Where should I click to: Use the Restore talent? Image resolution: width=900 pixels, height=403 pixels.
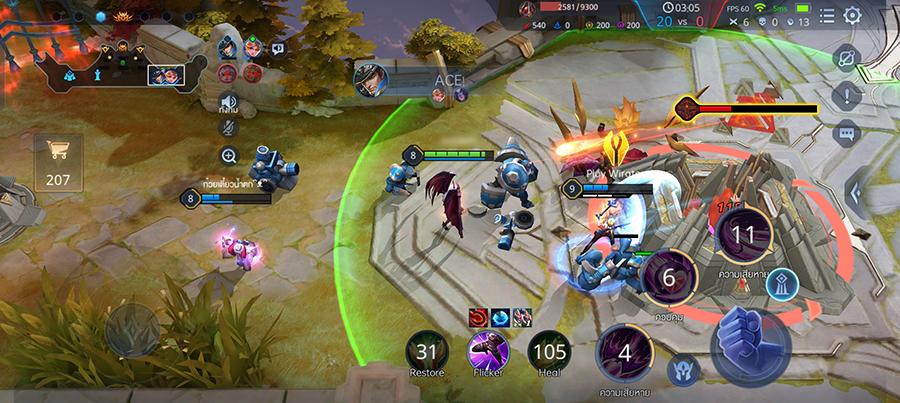click(426, 351)
